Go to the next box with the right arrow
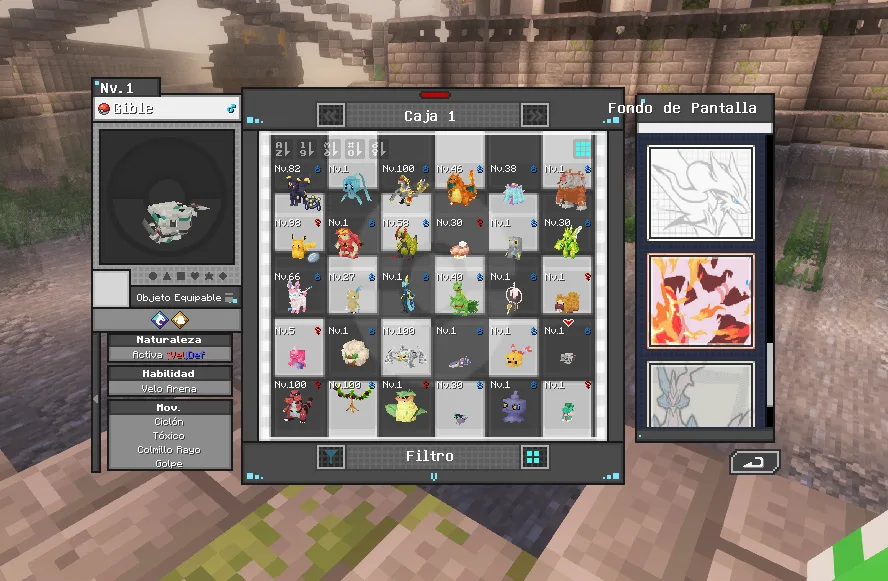Image resolution: width=888 pixels, height=581 pixels. point(534,116)
